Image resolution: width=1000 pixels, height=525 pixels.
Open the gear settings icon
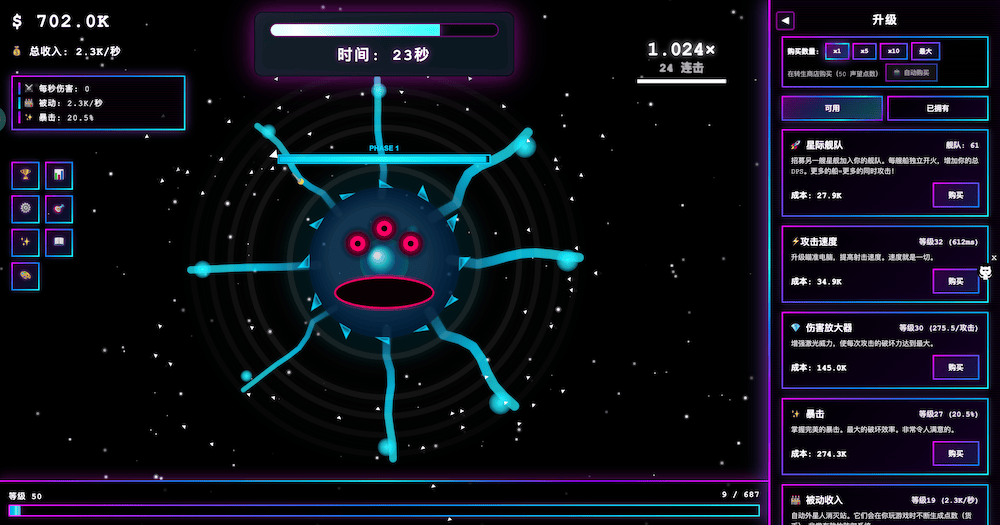click(26, 209)
